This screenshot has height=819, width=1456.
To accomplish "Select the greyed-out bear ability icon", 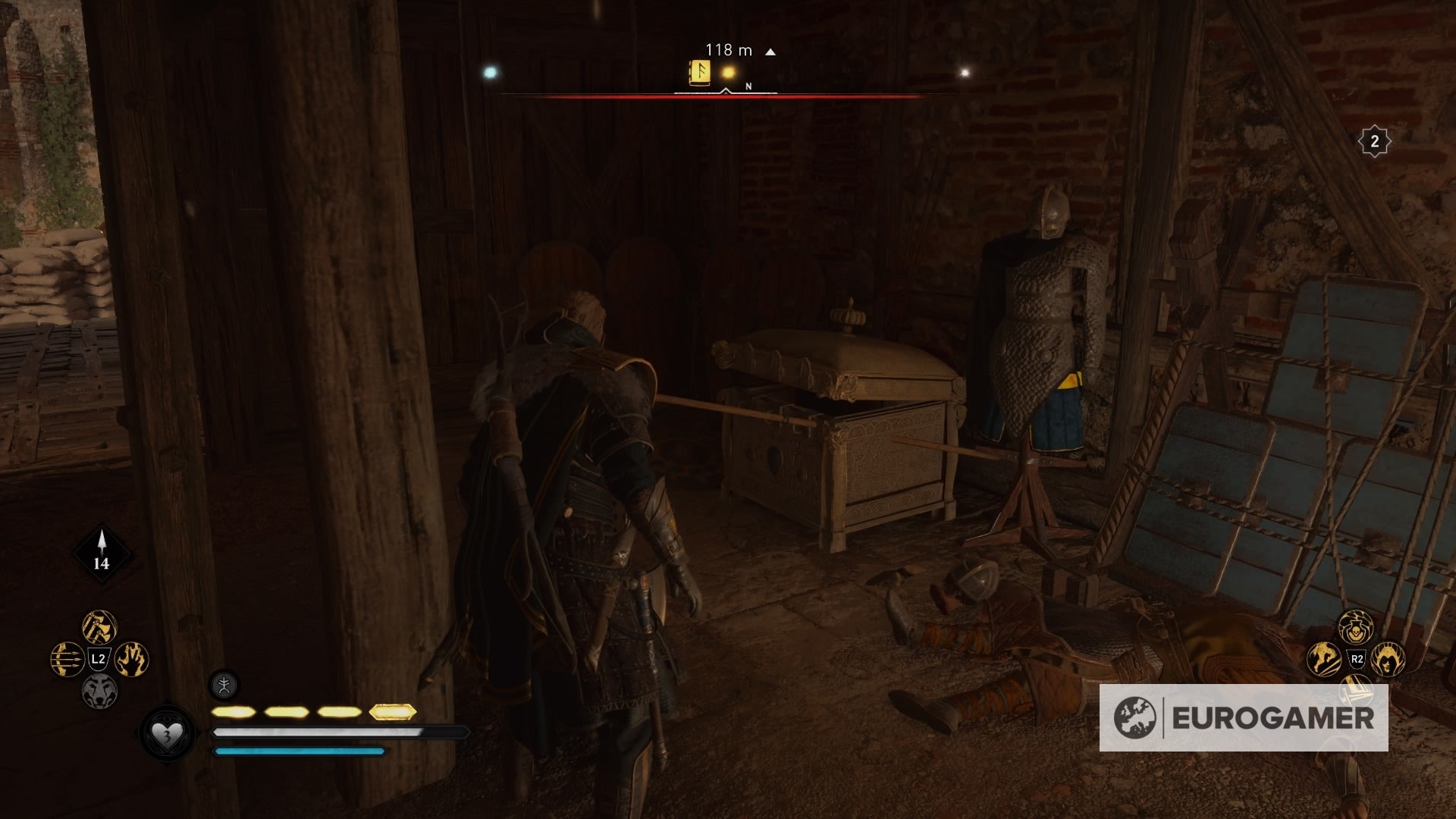I will pyautogui.click(x=99, y=691).
